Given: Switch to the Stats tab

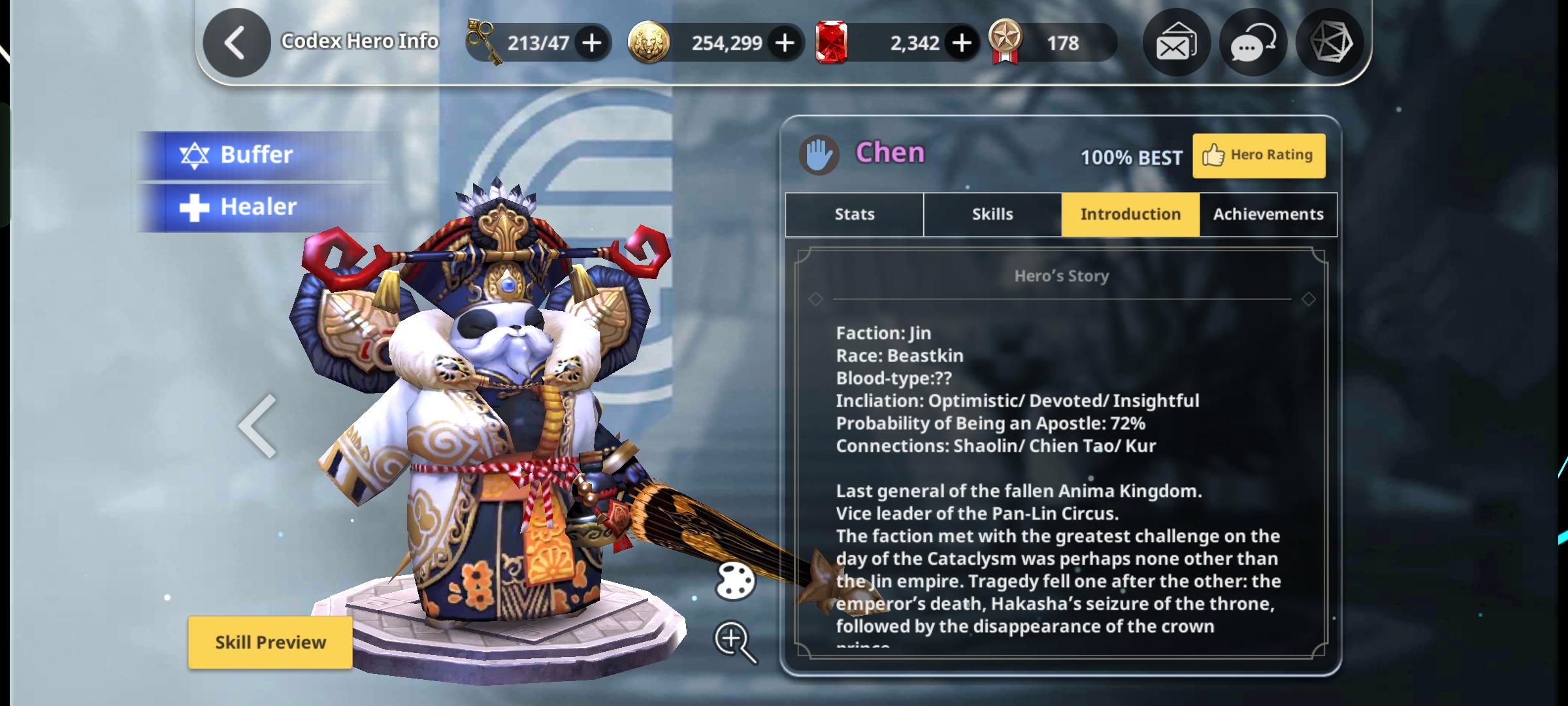Looking at the screenshot, I should (855, 214).
